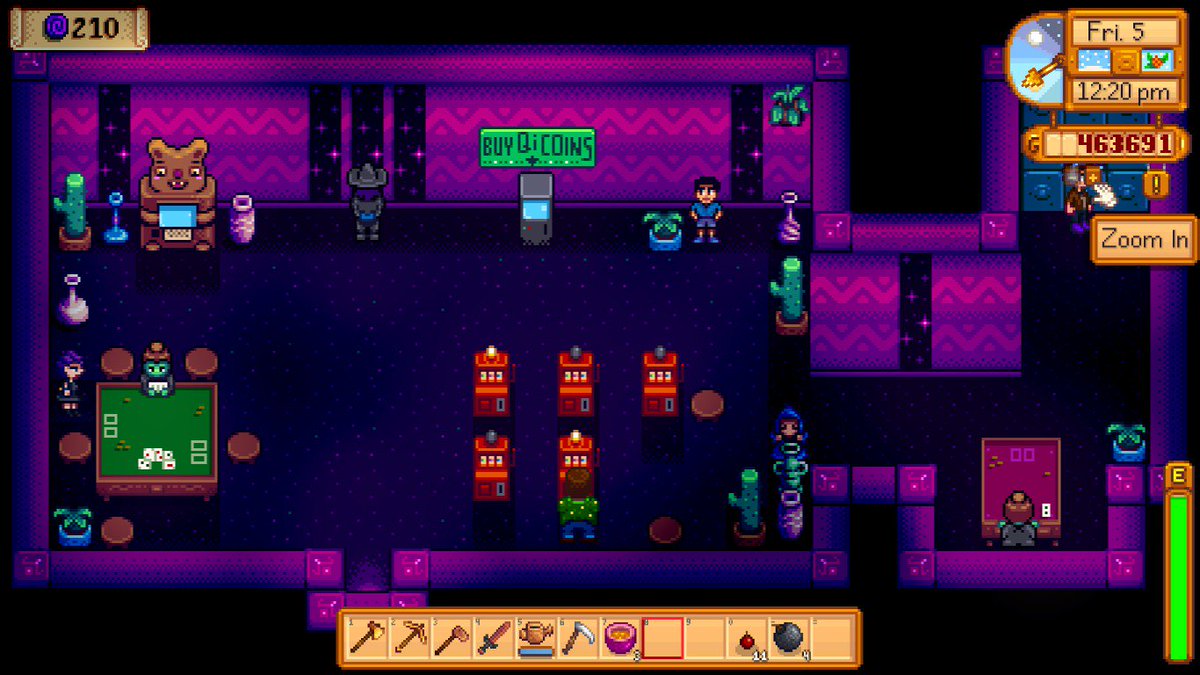Screen dimensions: 1200x675
Task: Select the purple bowl food item
Action: [x=620, y=637]
